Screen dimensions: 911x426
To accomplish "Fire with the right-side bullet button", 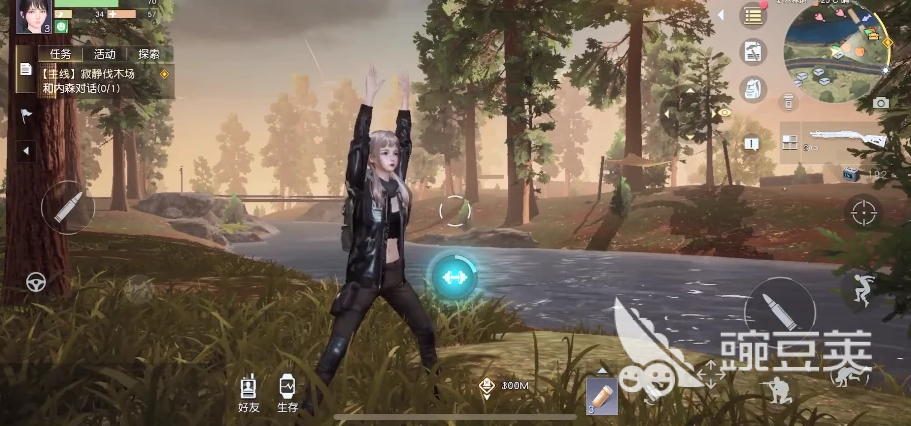I will [779, 311].
